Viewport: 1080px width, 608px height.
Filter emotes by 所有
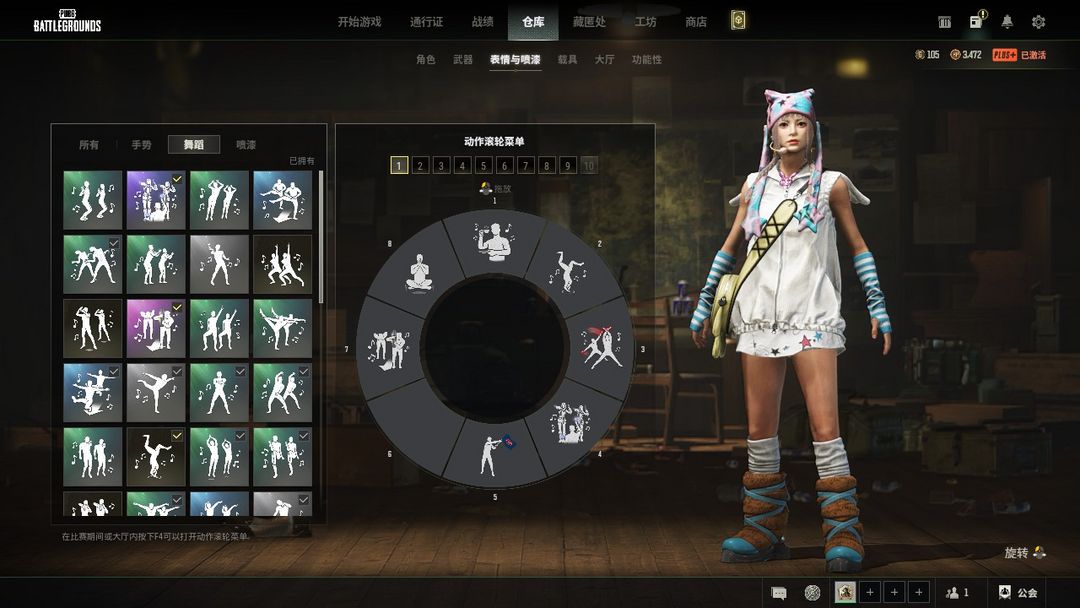[89, 145]
